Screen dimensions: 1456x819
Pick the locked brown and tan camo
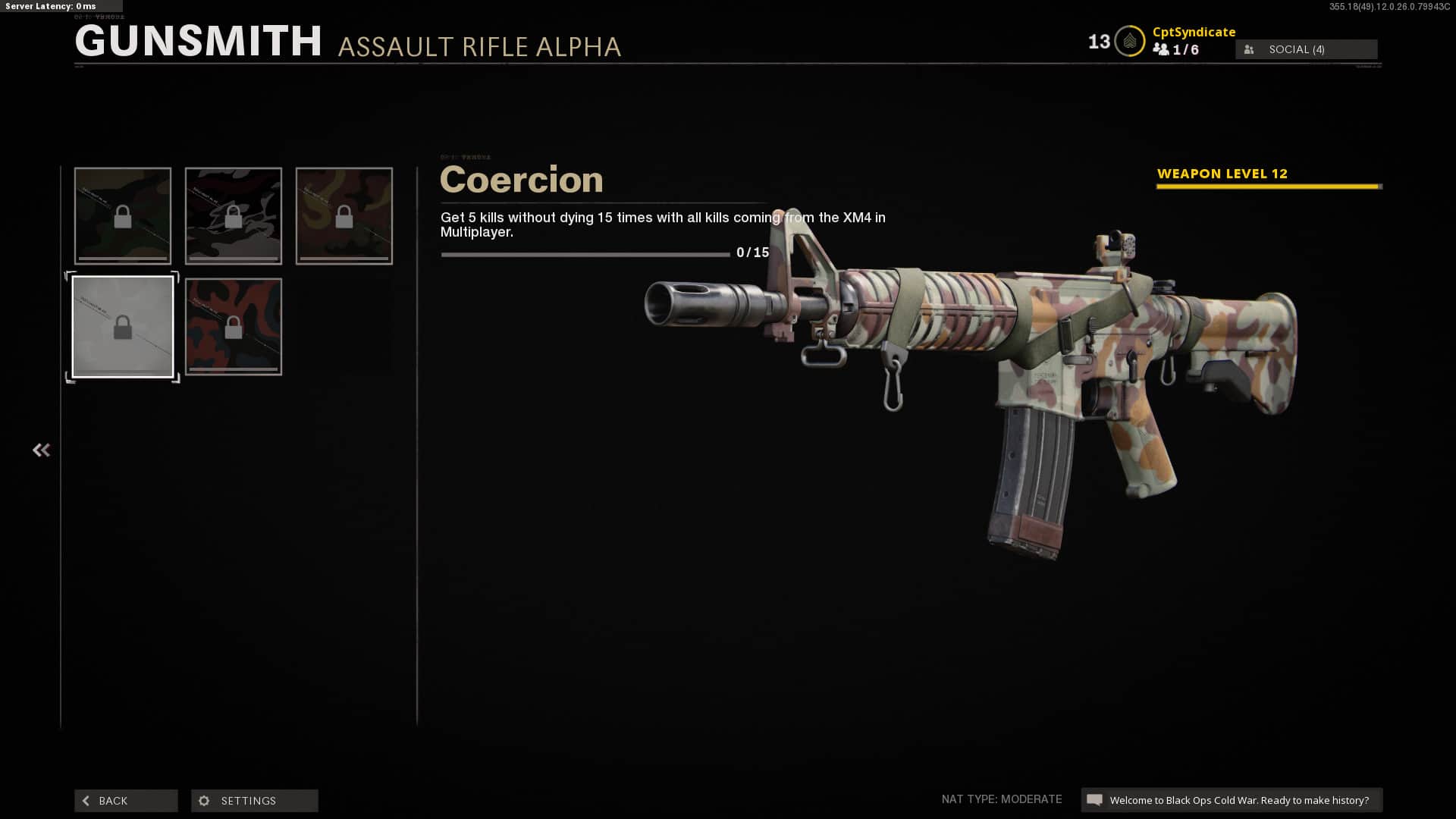point(344,216)
